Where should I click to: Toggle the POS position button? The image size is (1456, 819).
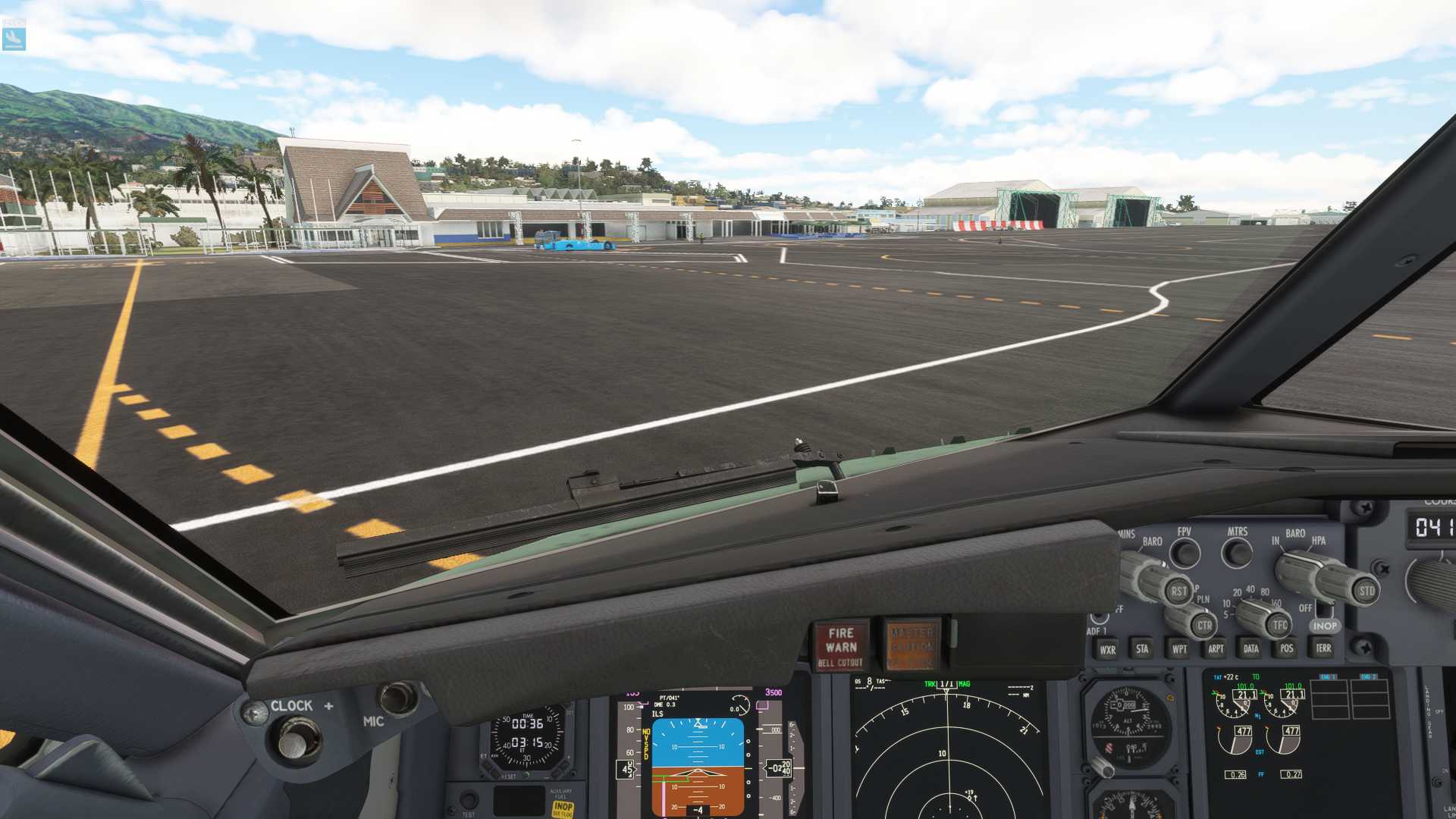click(1286, 648)
